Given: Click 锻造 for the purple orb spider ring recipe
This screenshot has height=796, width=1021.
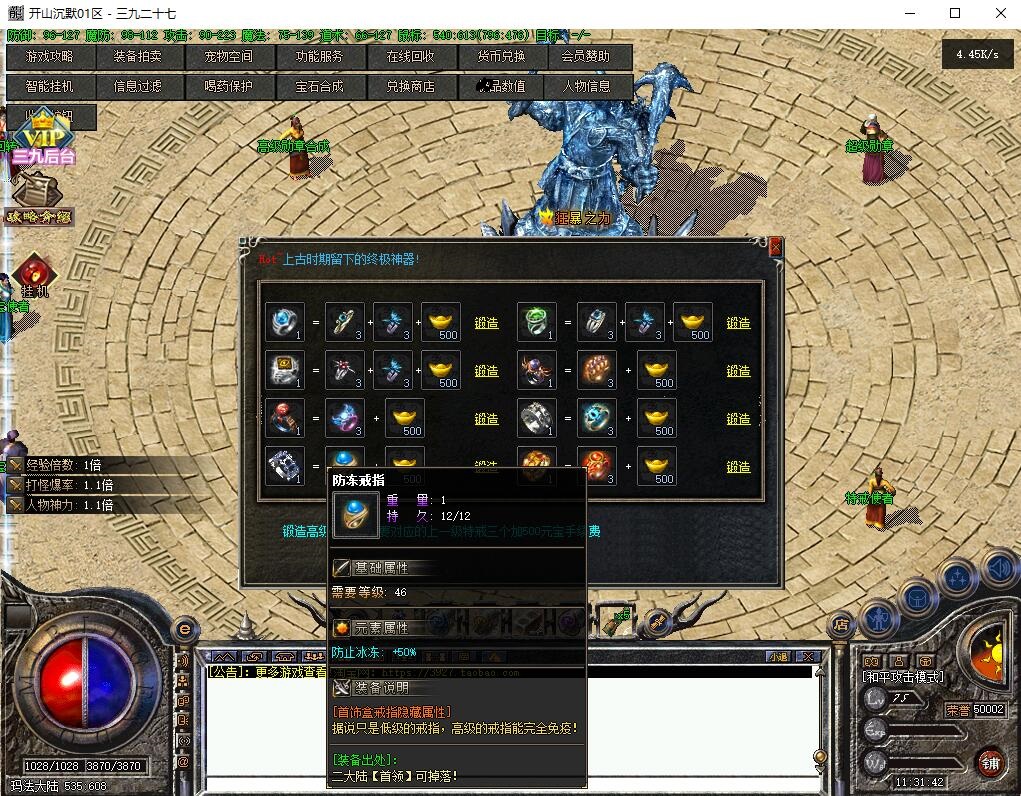Looking at the screenshot, I should 738,371.
